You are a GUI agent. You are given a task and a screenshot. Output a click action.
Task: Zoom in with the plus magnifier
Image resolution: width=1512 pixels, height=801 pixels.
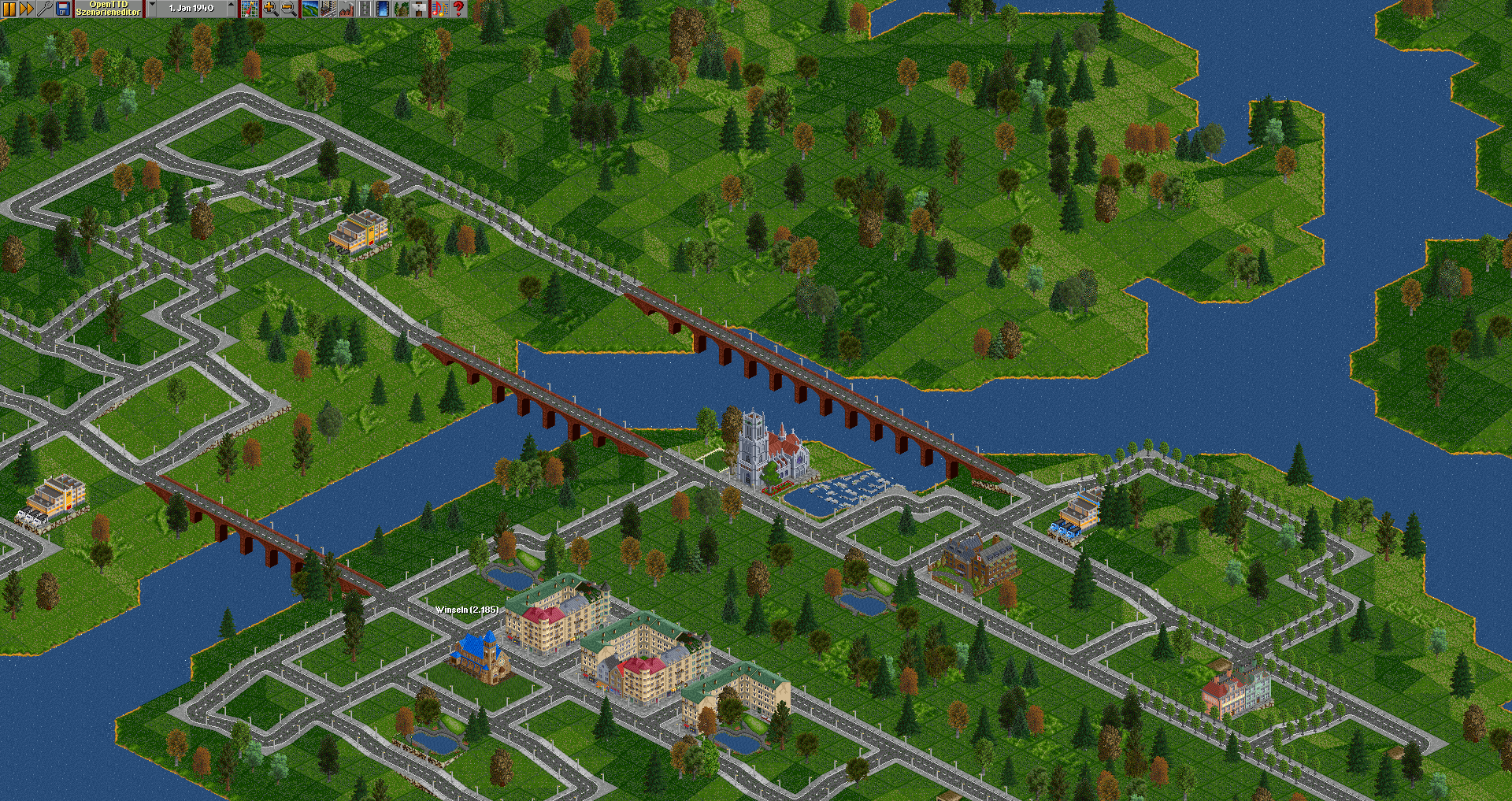pyautogui.click(x=270, y=9)
